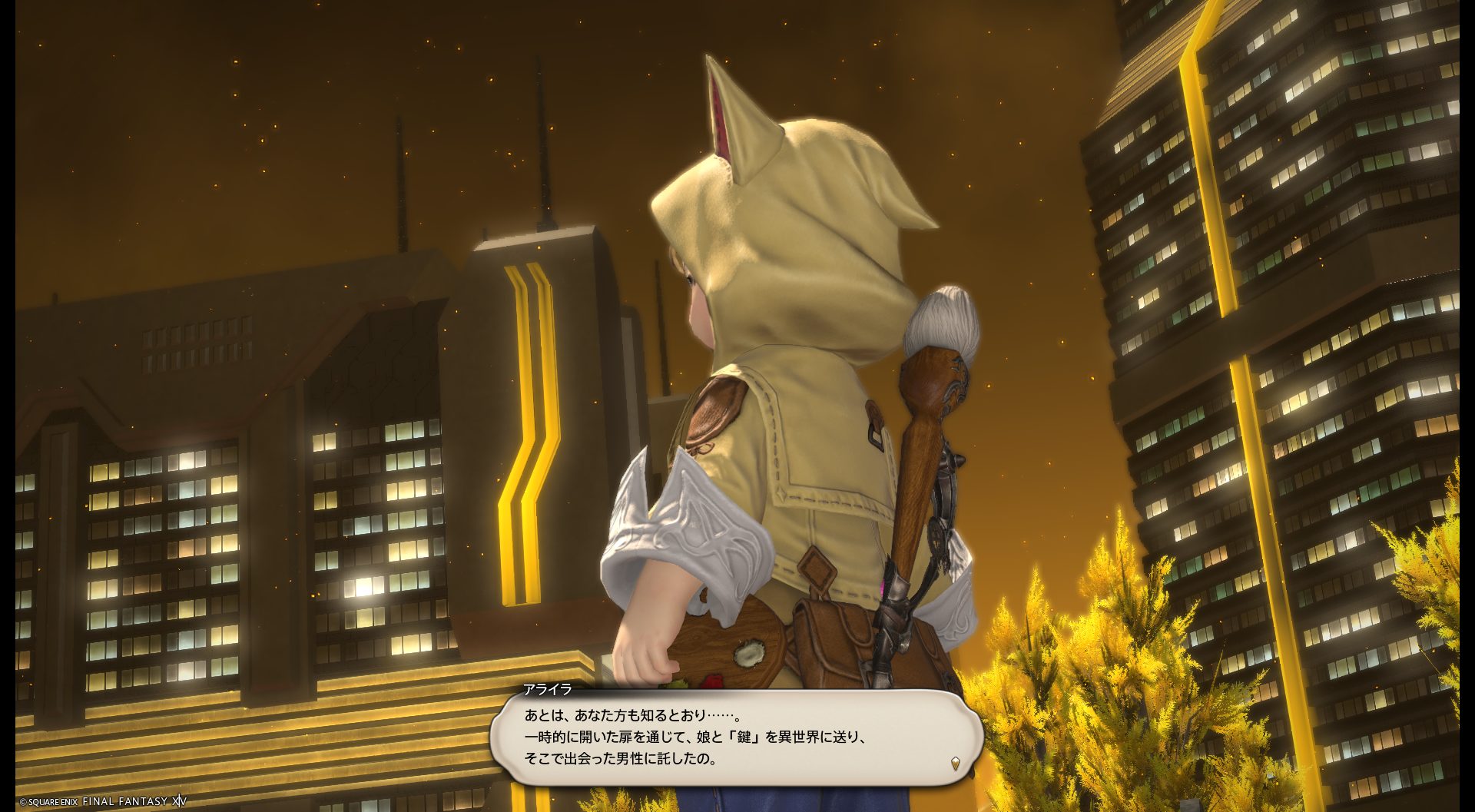Advance the dialogue with the arrow indicator
Image resolution: width=1475 pixels, height=812 pixels.
[x=955, y=763]
